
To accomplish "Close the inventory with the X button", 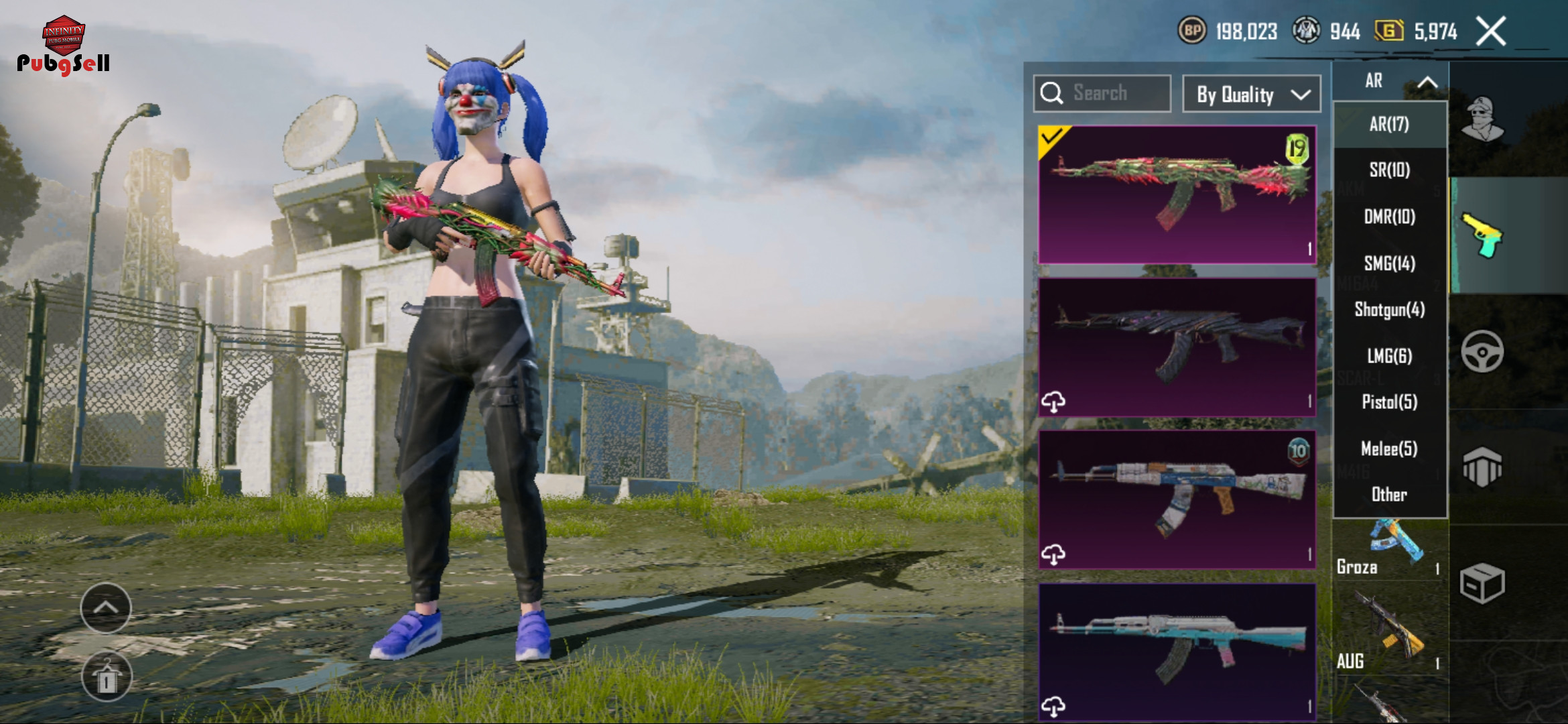I will pyautogui.click(x=1491, y=32).
